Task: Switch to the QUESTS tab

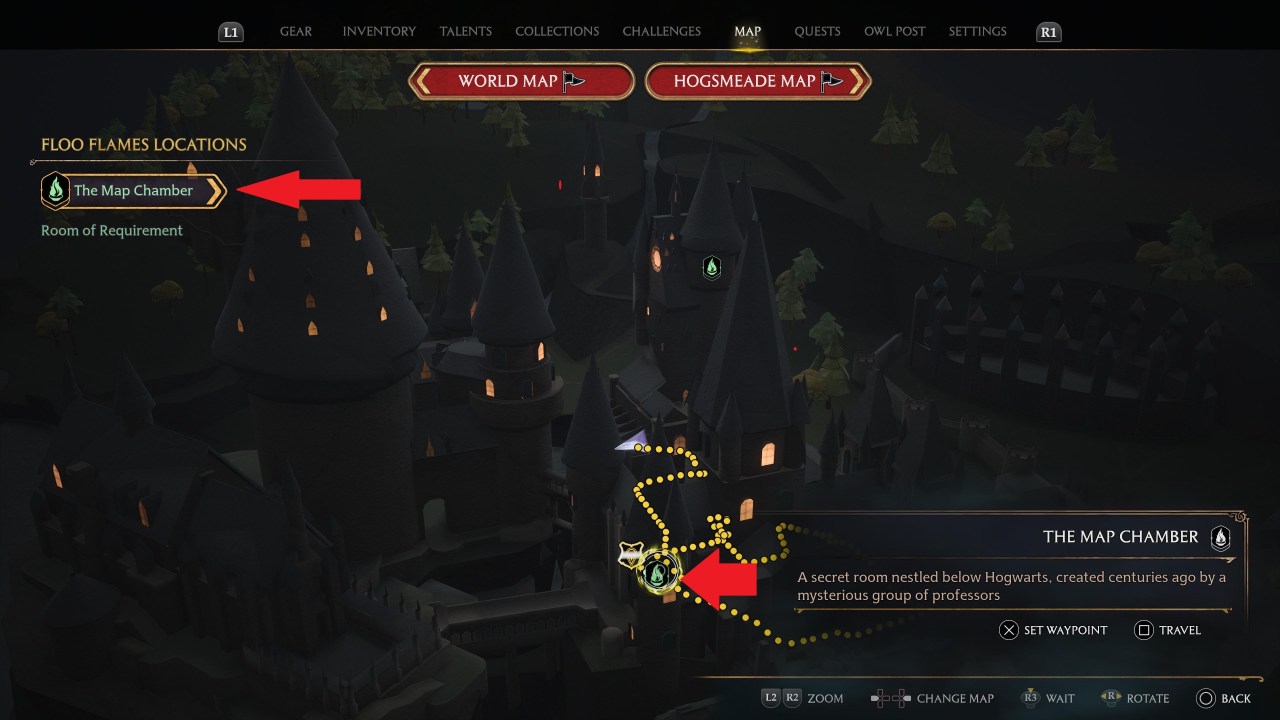Action: (817, 31)
